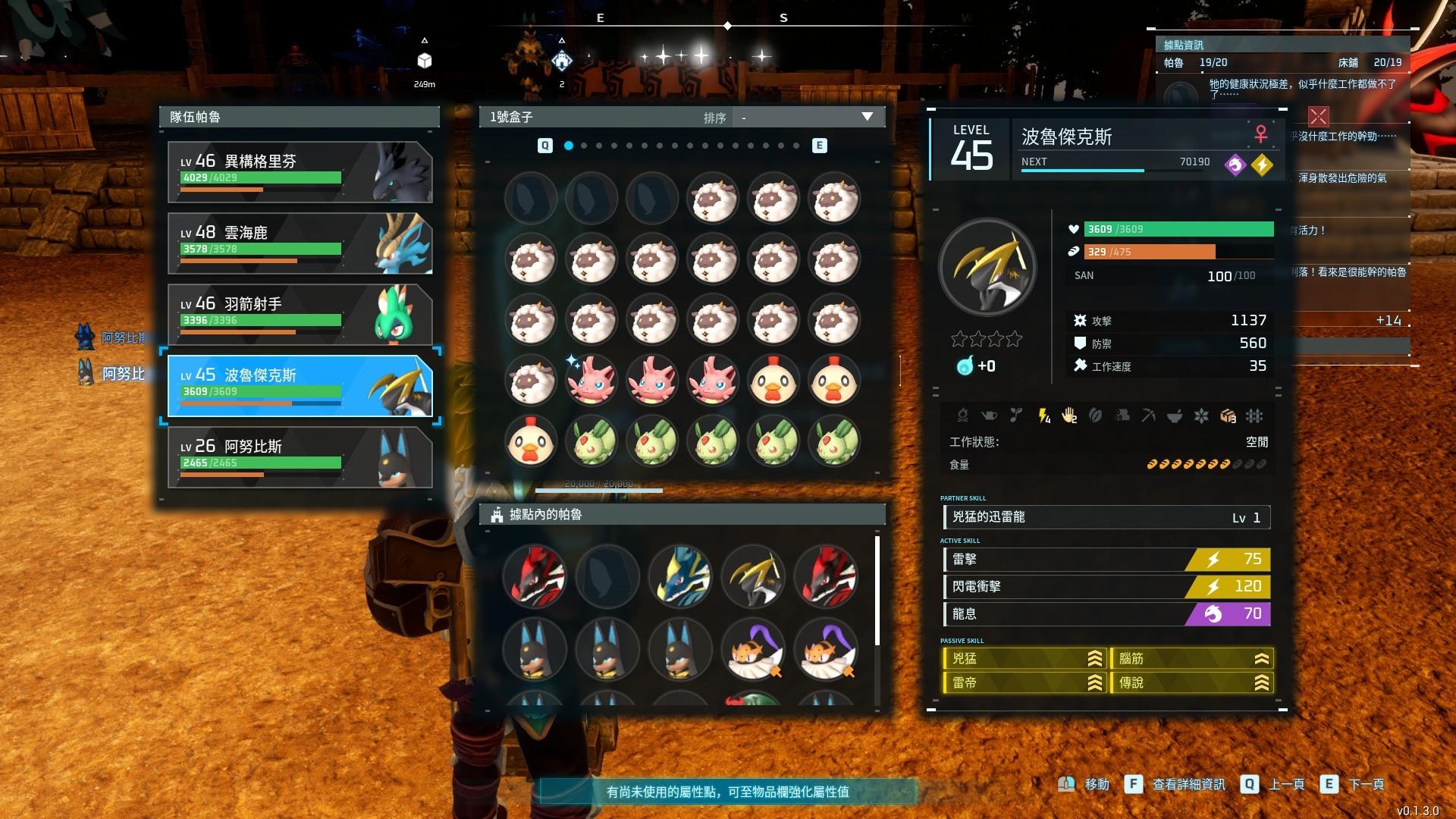Pick the level 26 阿努比斯 party slot
Screen dimensions: 1456x819
300,457
